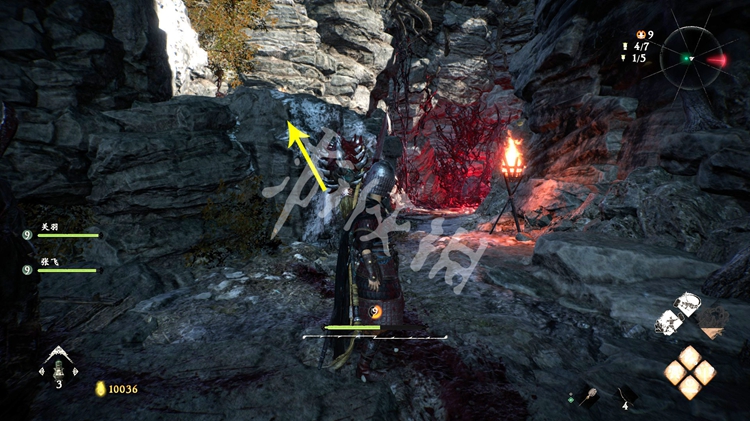Click the orange morale rank icon
This screenshot has width=750, height=421.
click(626, 33)
